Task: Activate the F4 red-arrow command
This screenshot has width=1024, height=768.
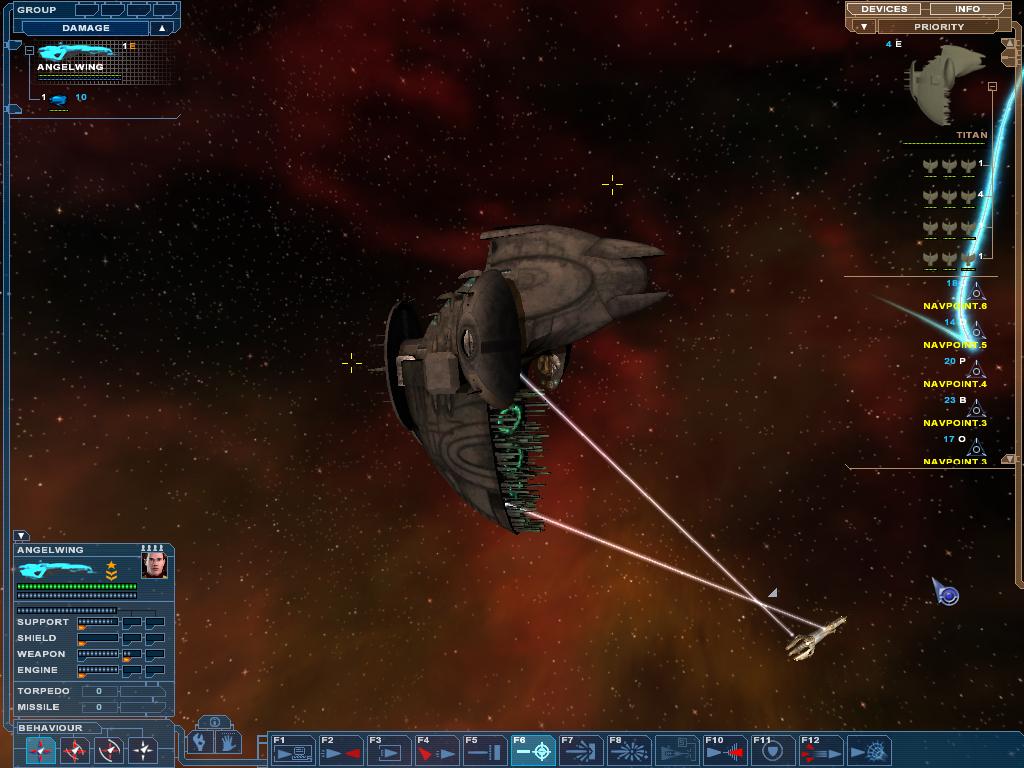Action: pyautogui.click(x=437, y=750)
